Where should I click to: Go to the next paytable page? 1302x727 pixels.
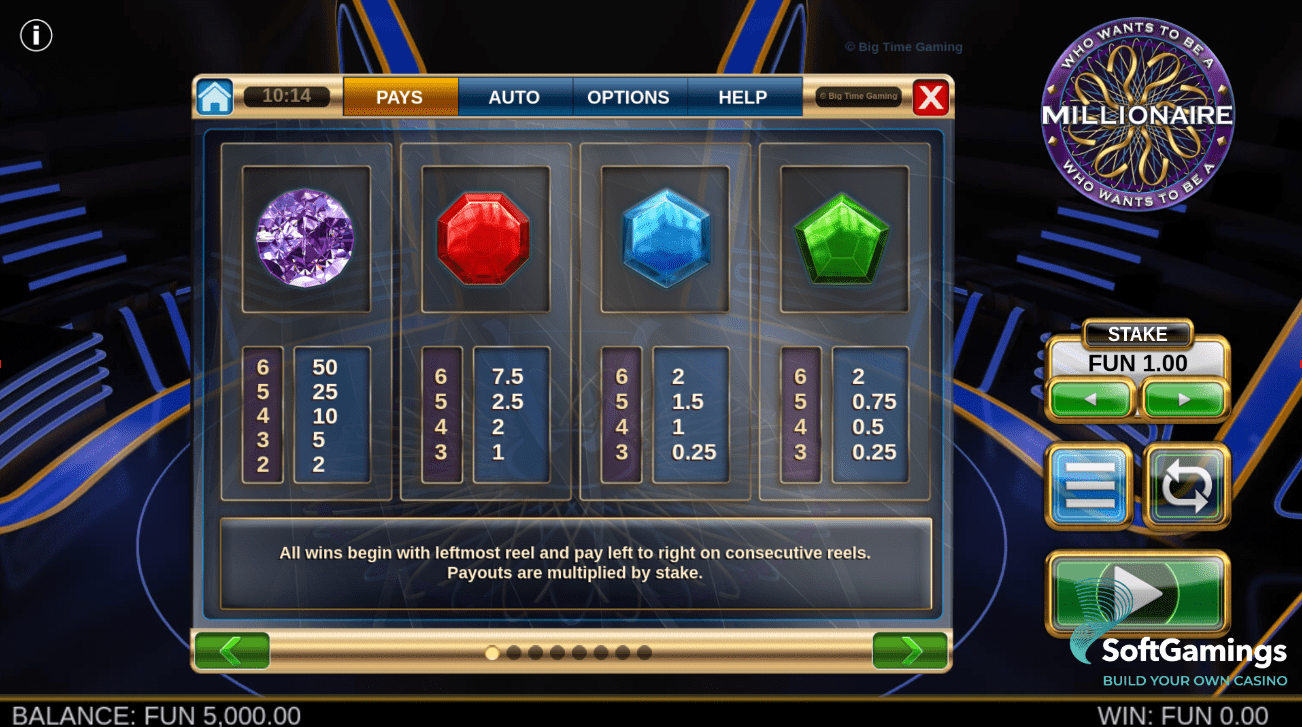(x=910, y=651)
